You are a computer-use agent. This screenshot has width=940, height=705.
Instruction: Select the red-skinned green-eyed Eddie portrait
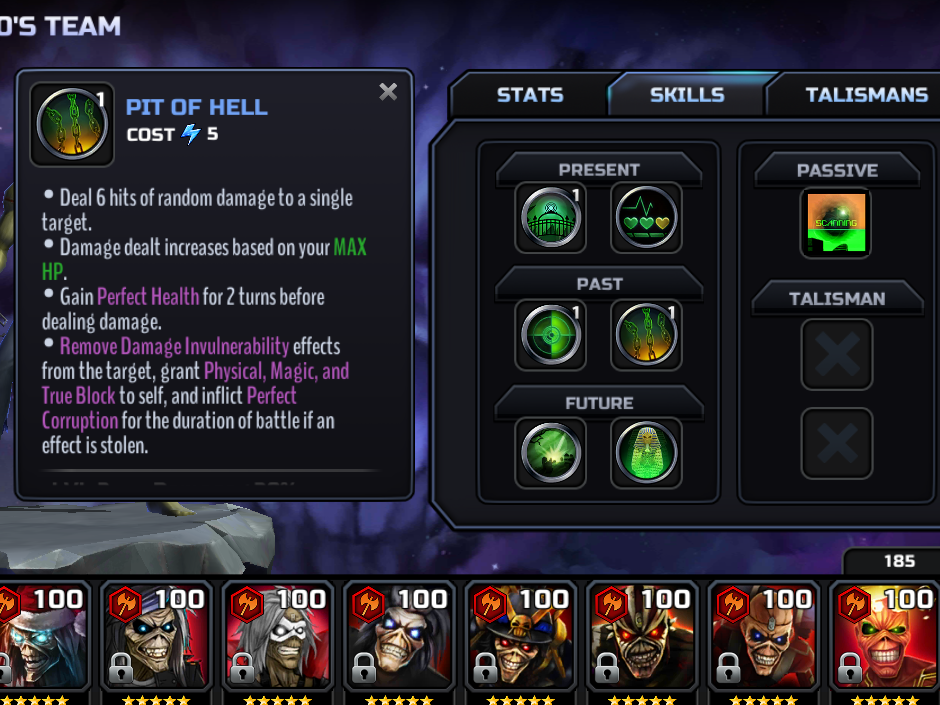point(885,640)
